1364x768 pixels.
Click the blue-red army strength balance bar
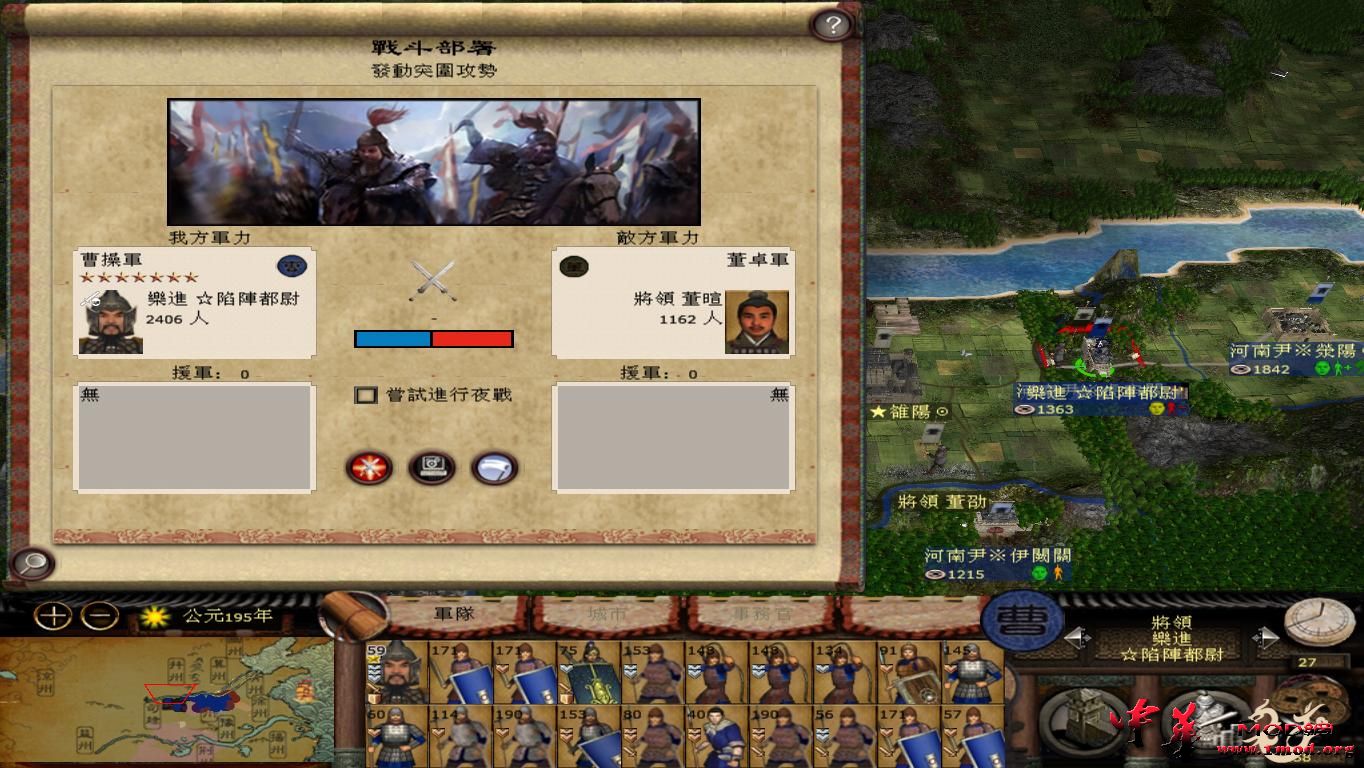pyautogui.click(x=432, y=338)
